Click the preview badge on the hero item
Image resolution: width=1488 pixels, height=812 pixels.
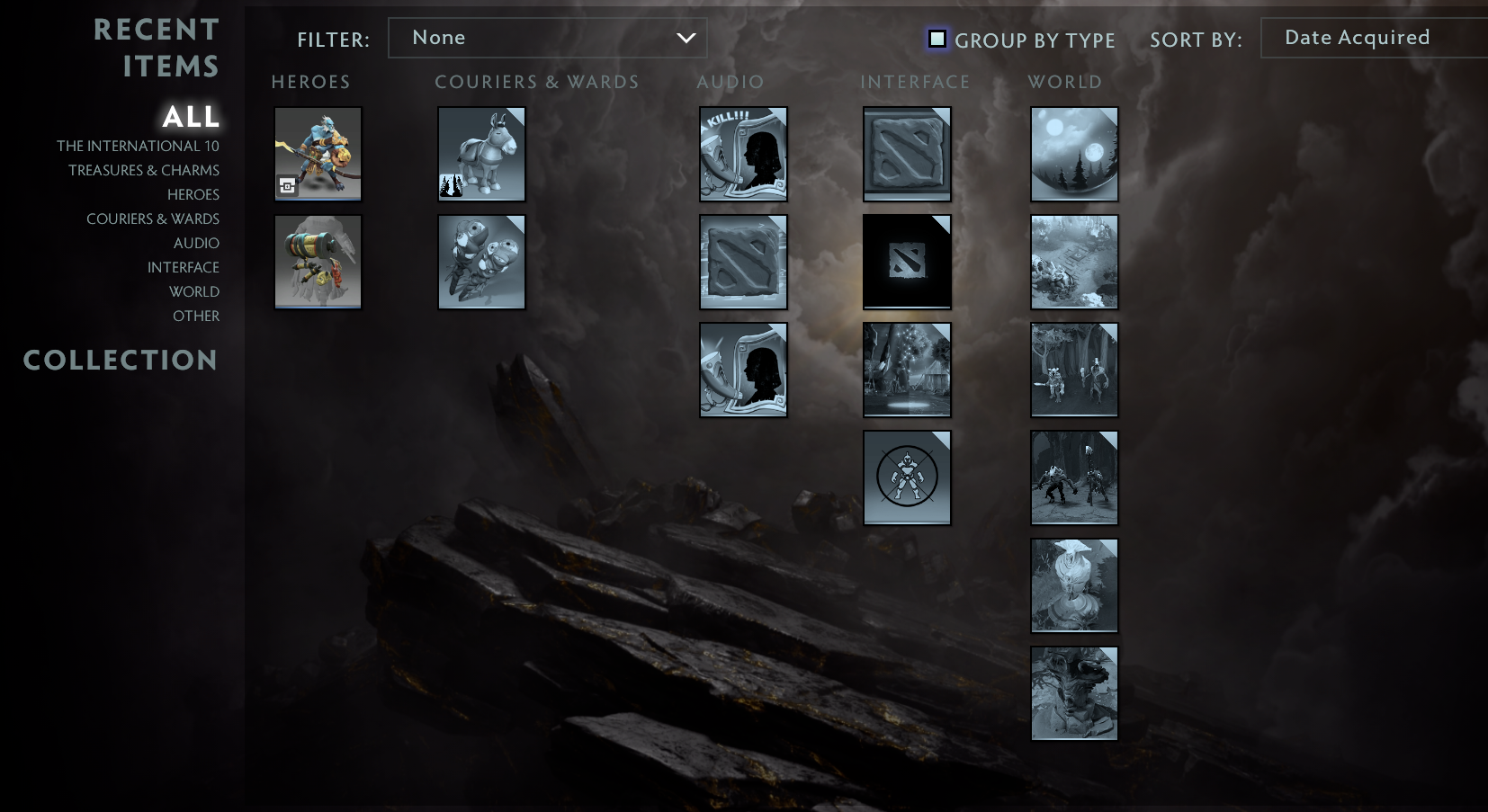point(289,186)
